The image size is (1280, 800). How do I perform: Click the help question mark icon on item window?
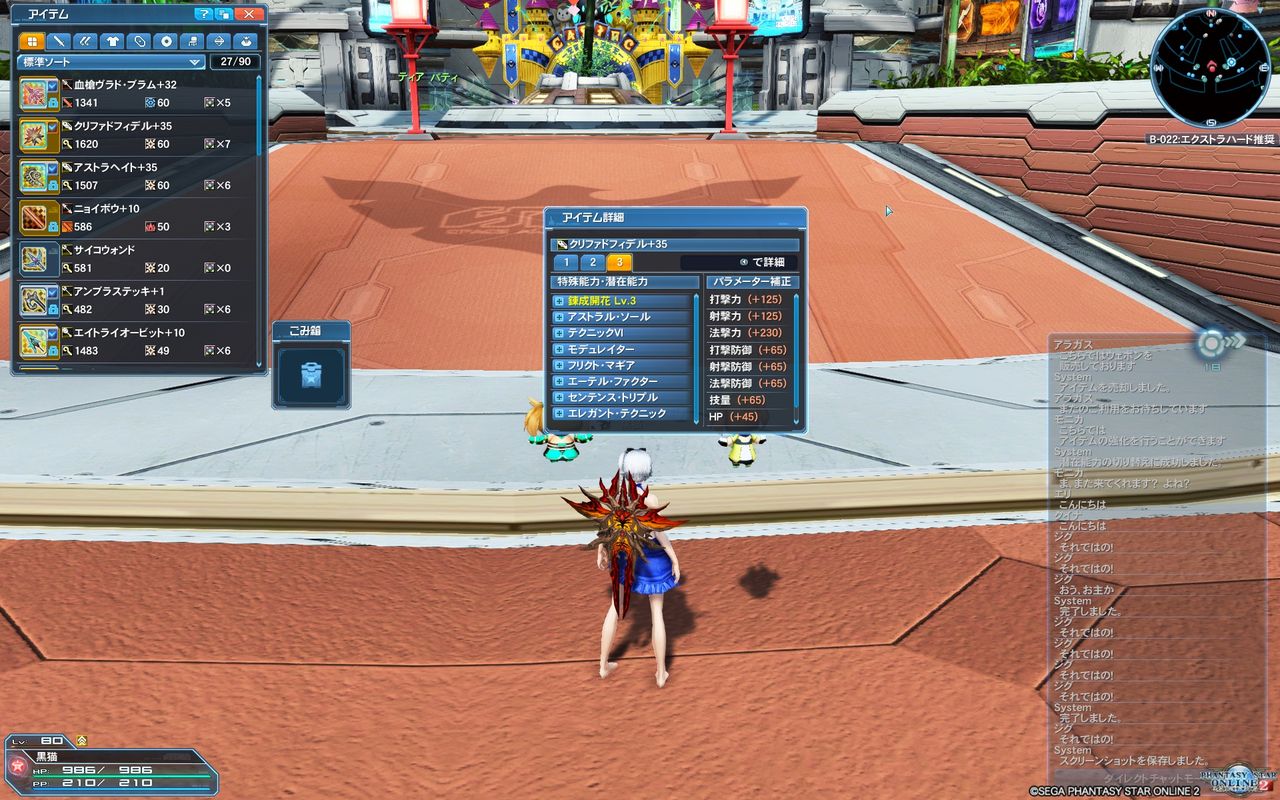pos(203,14)
